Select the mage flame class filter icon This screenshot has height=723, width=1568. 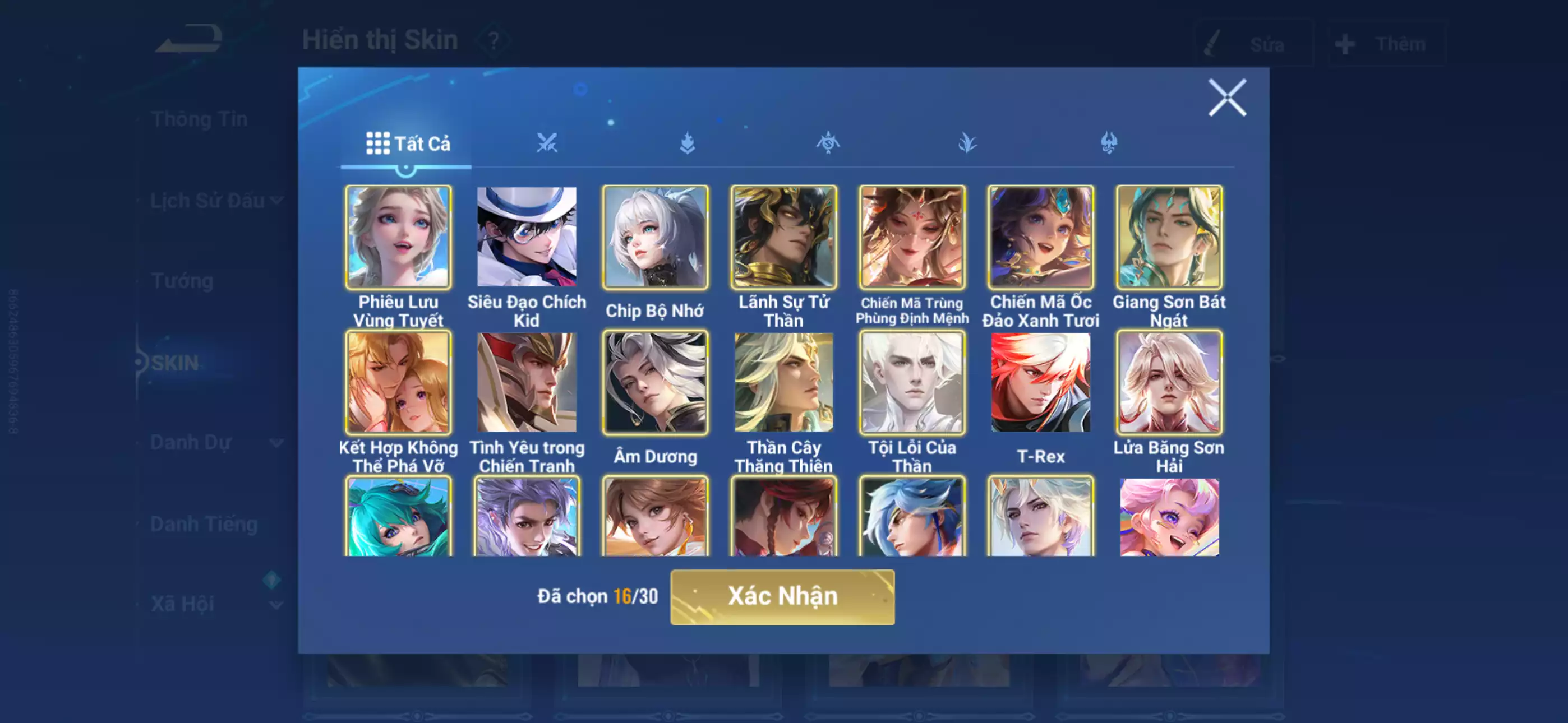pos(687,142)
